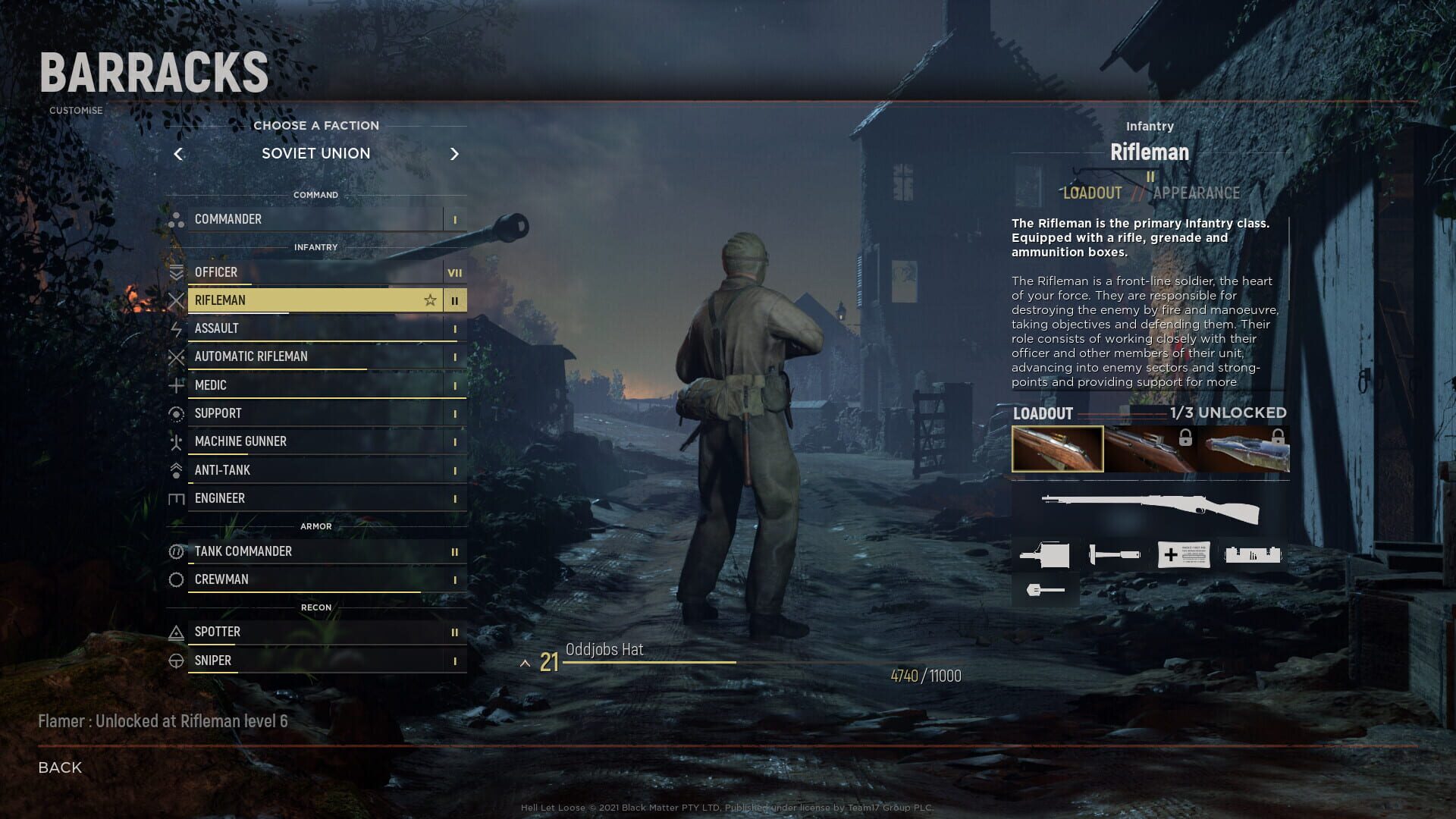Click the Sniper class icon
This screenshot has height=819, width=1456.
point(177,660)
